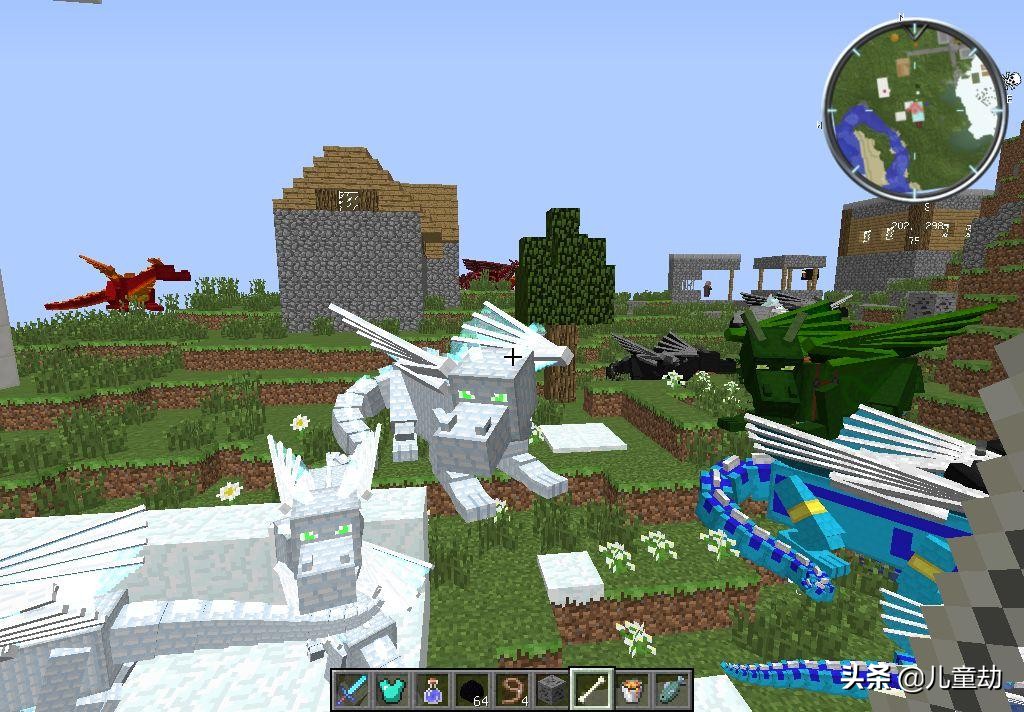Select the stack of 64 coal
This screenshot has height=712, width=1024.
coord(471,689)
